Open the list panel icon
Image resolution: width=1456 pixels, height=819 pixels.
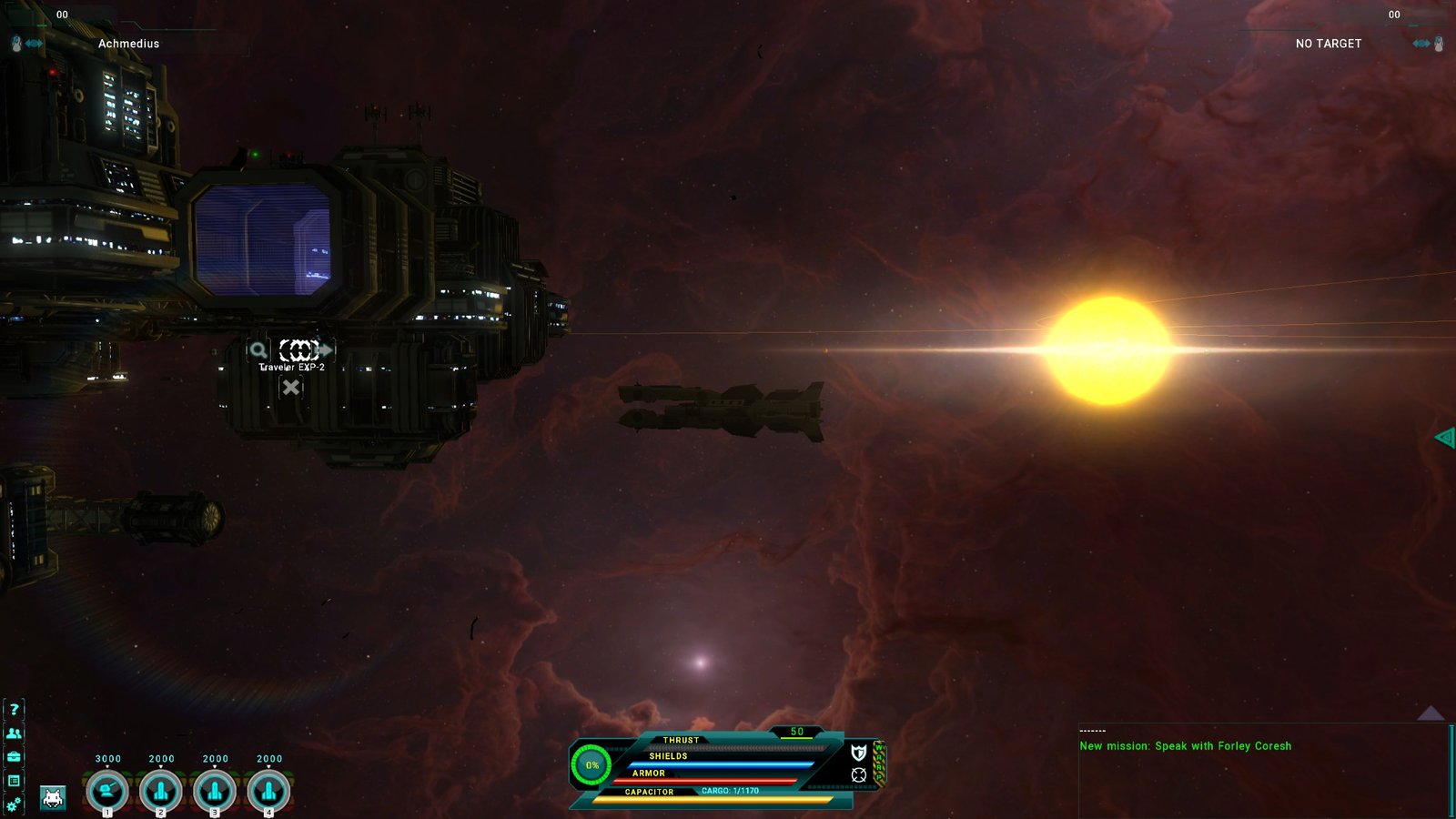click(x=14, y=780)
